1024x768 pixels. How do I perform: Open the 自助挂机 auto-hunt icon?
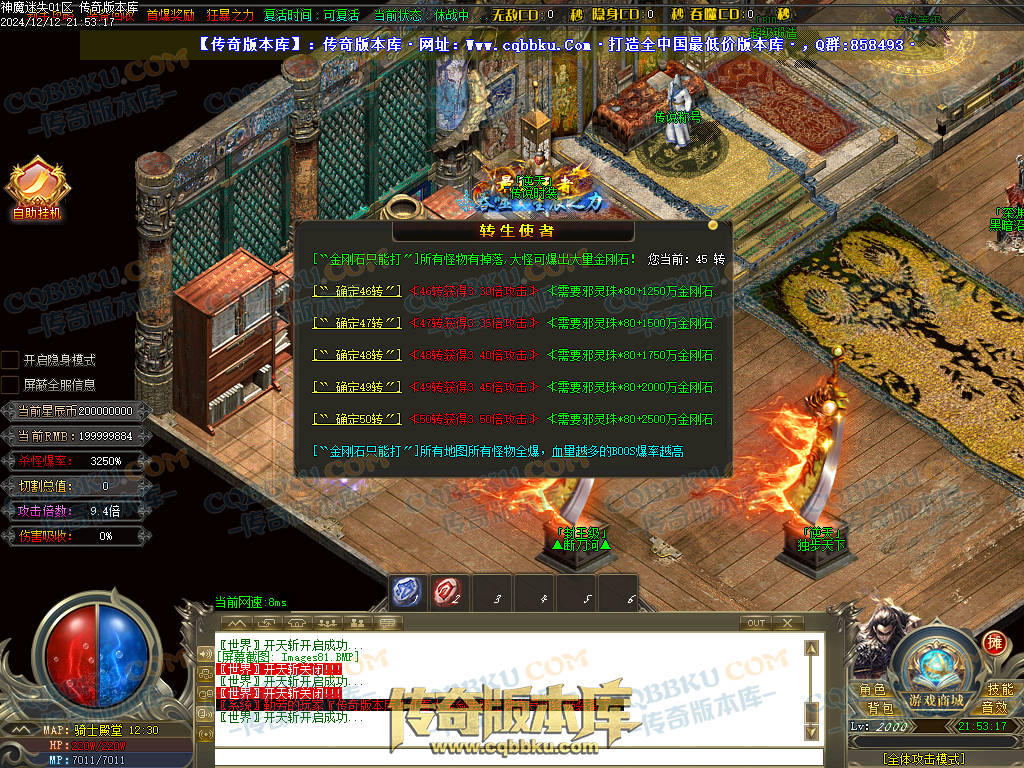coord(36,186)
